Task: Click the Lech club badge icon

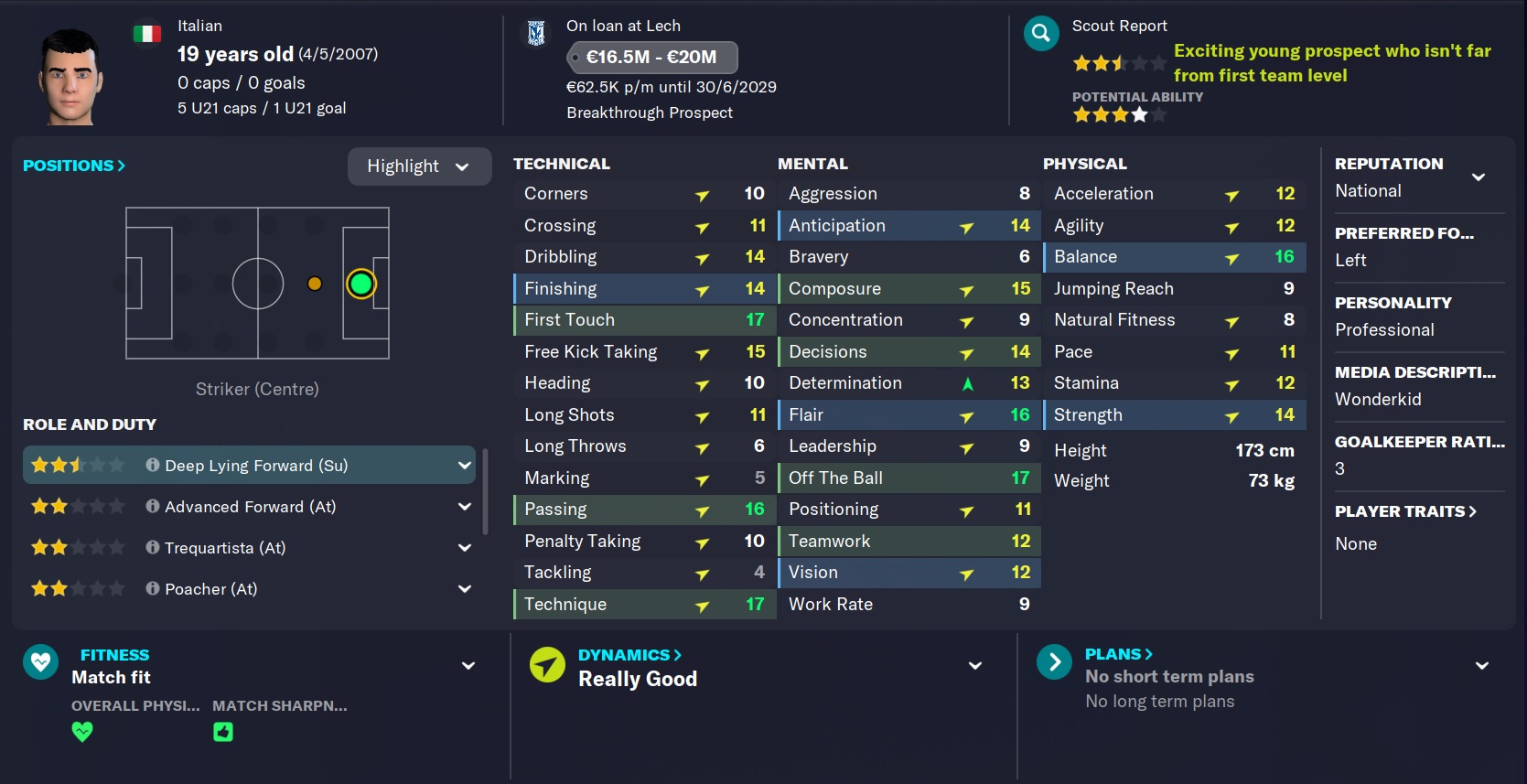Action: coord(537,34)
